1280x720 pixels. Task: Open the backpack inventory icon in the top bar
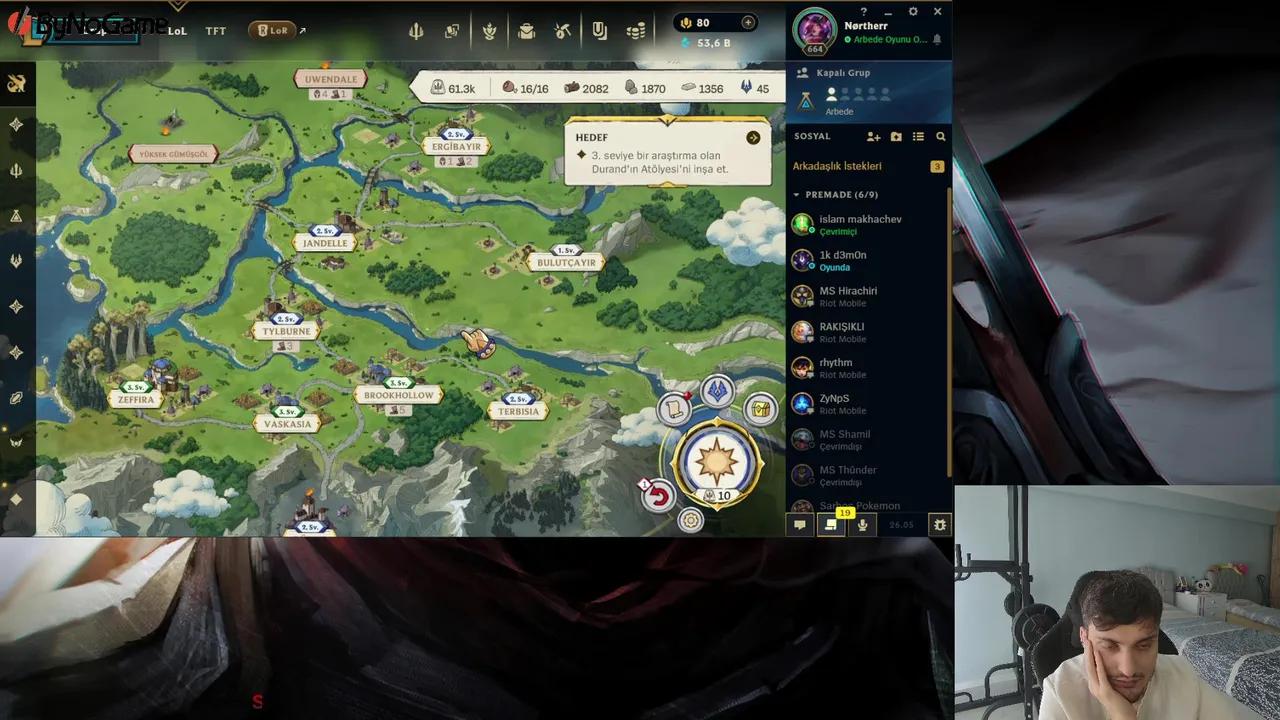525,30
